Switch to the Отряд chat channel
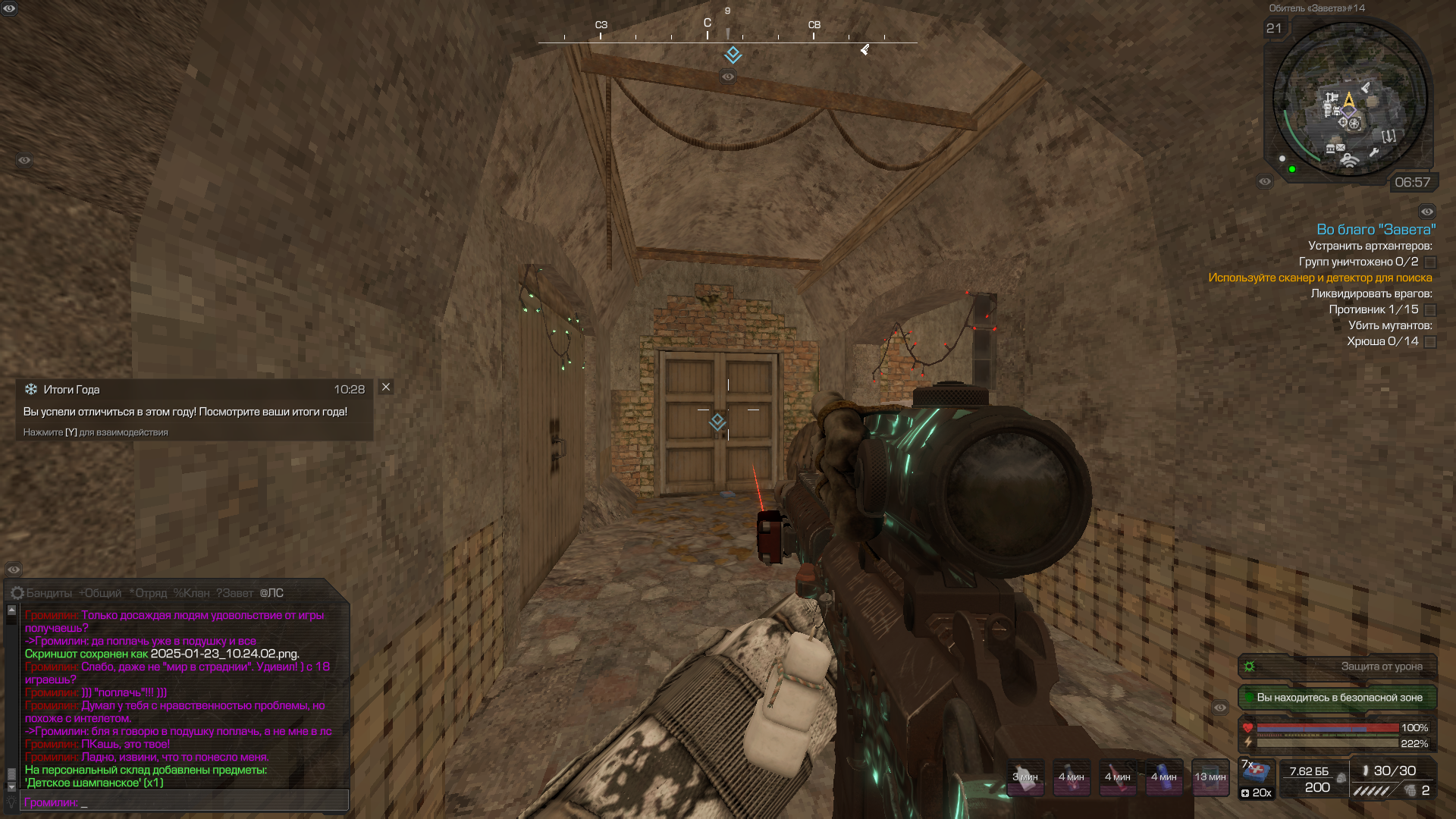 tap(148, 593)
